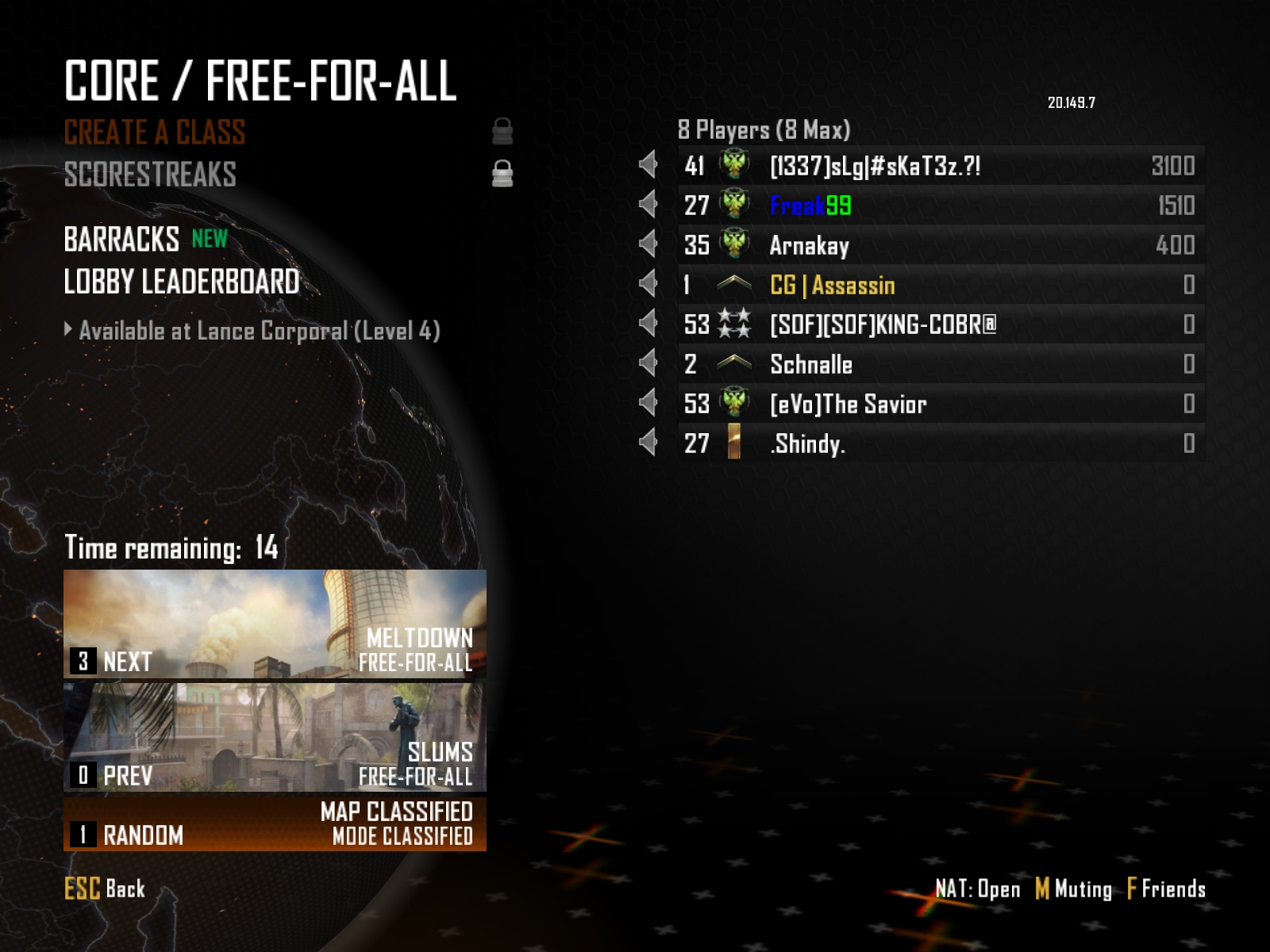This screenshot has width=1270, height=952.
Task: Open the Create a Class menu
Action: coord(155,132)
